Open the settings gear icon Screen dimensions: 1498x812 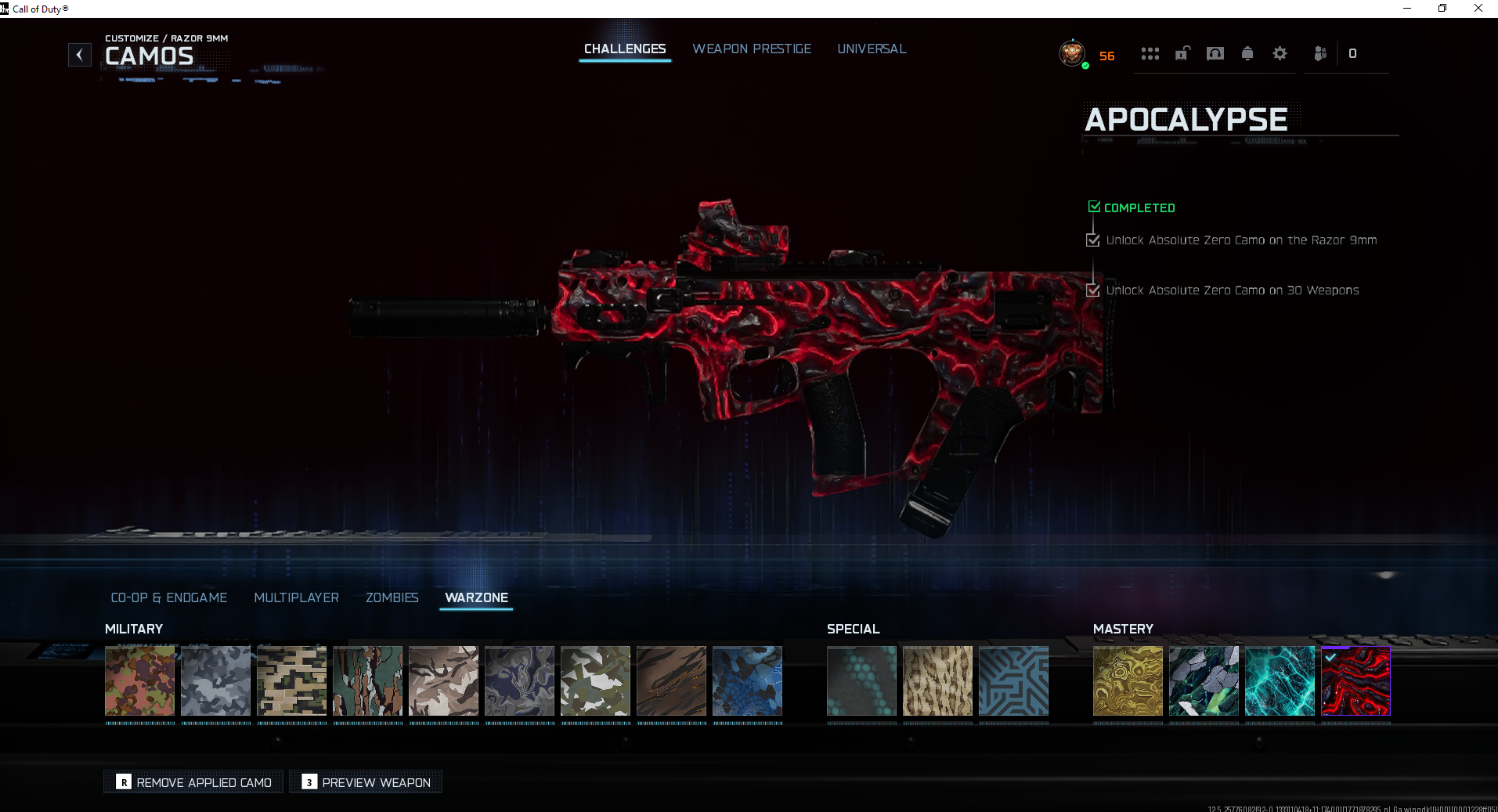(x=1280, y=53)
